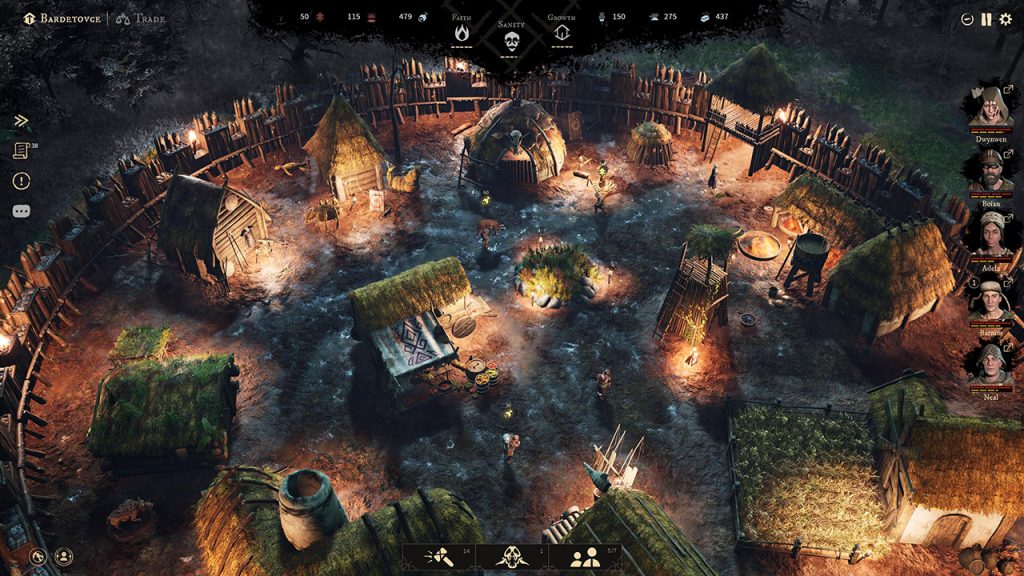Click the minus speed button
This screenshot has height=576, width=1024.
tap(967, 19)
